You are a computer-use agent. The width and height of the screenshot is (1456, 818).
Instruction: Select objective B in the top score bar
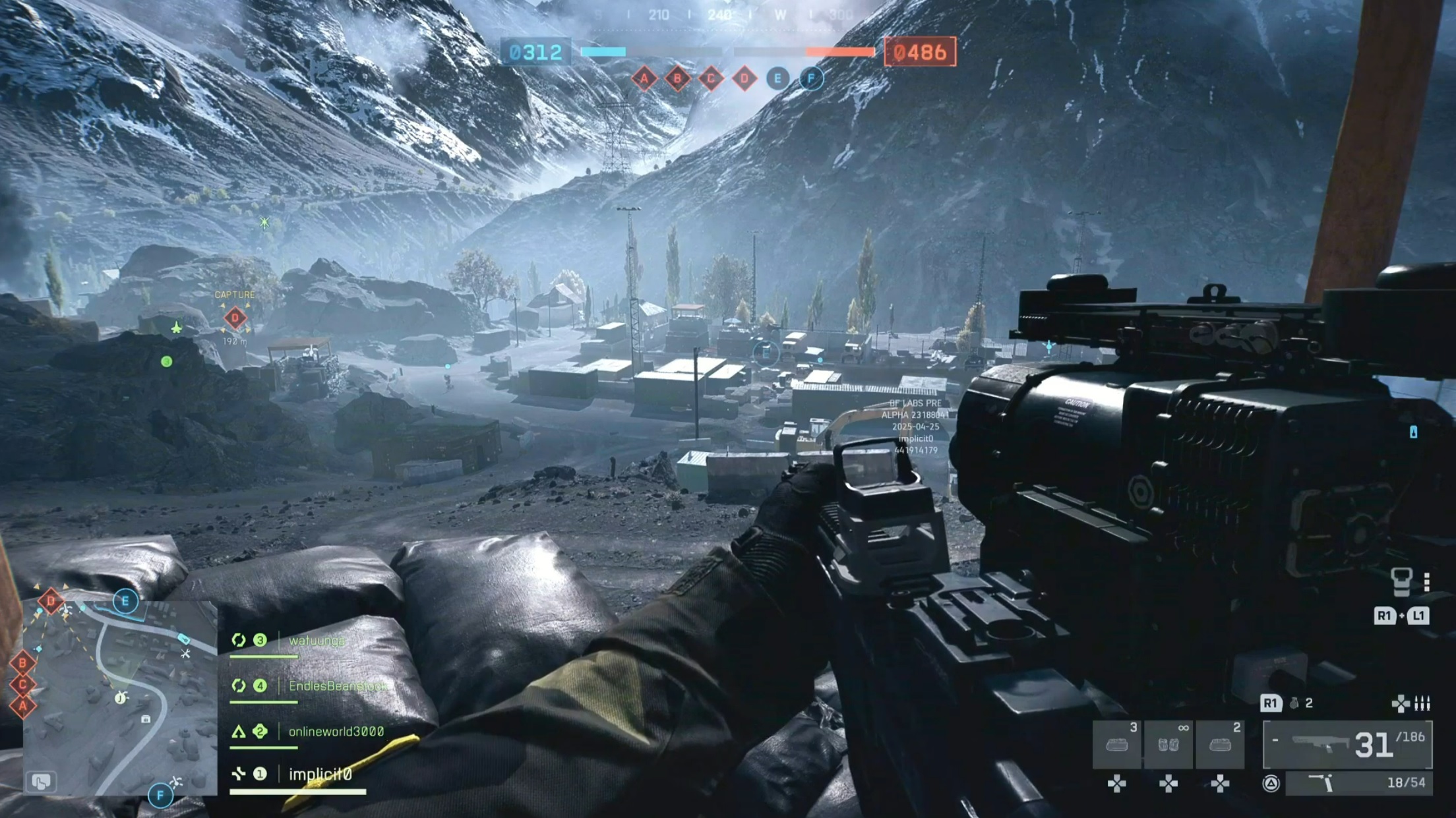677,80
